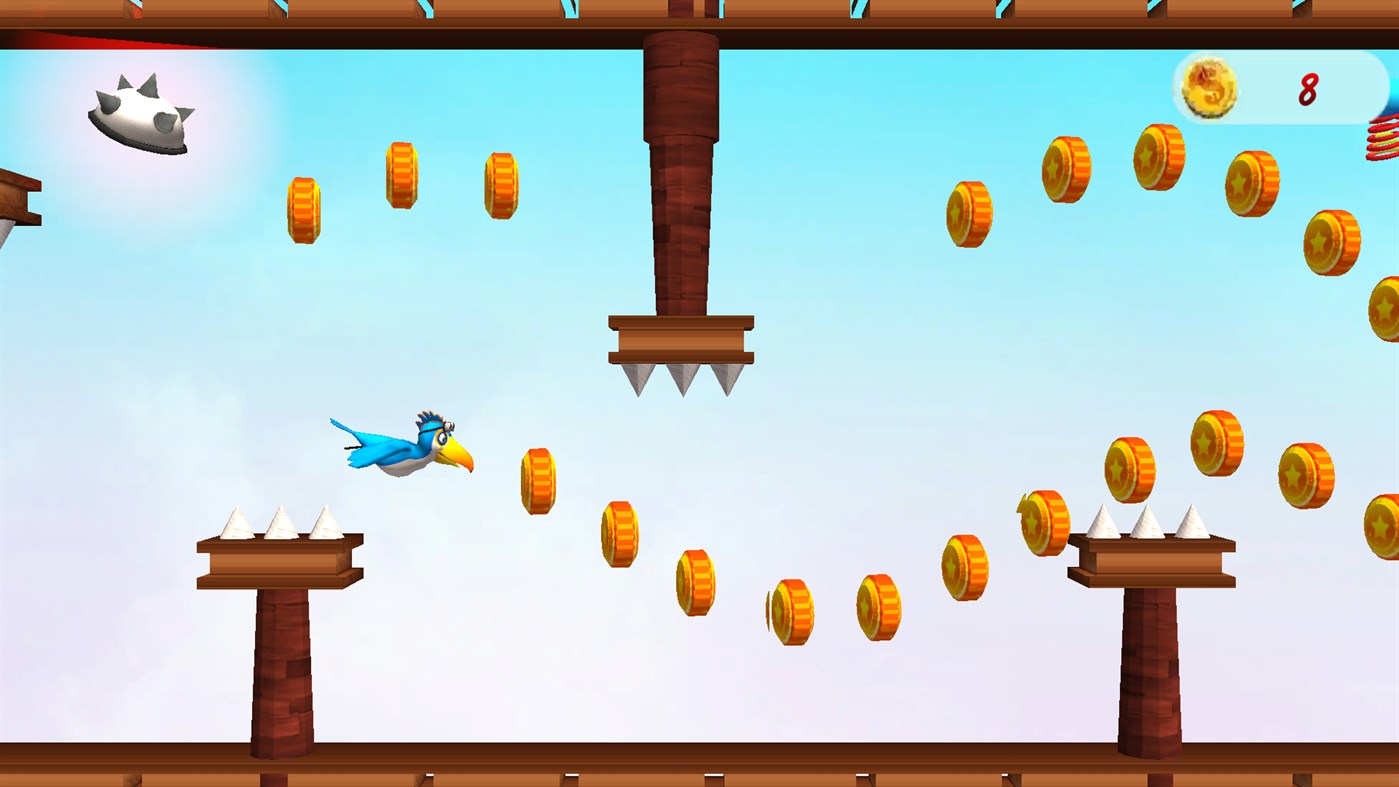Tap the score pill in the top-right corner

click(x=1280, y=88)
